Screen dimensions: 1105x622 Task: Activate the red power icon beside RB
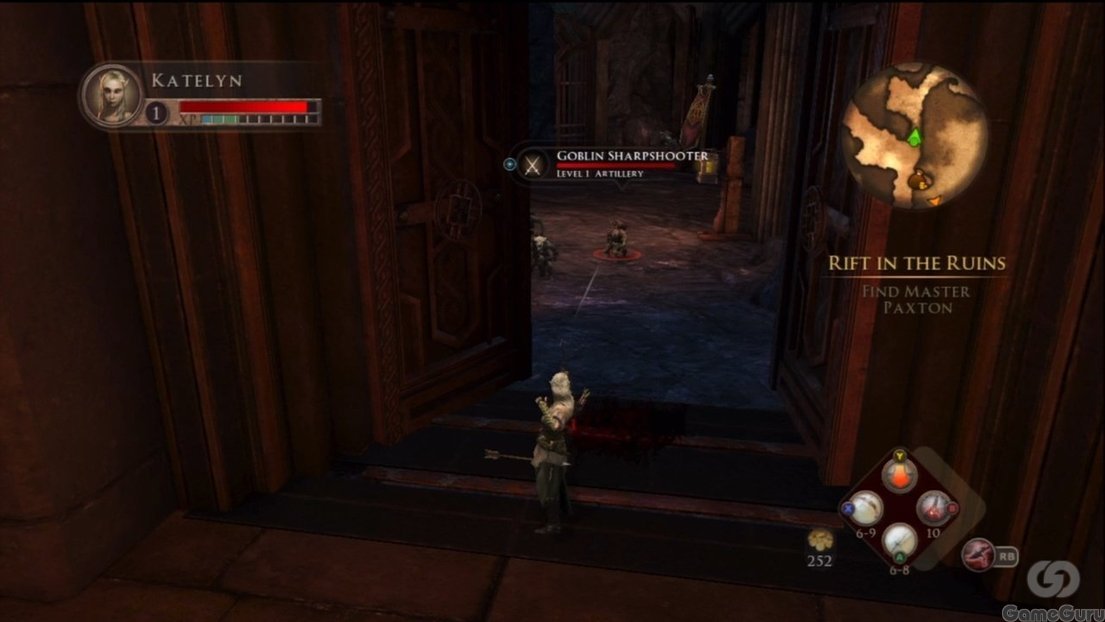pos(978,553)
